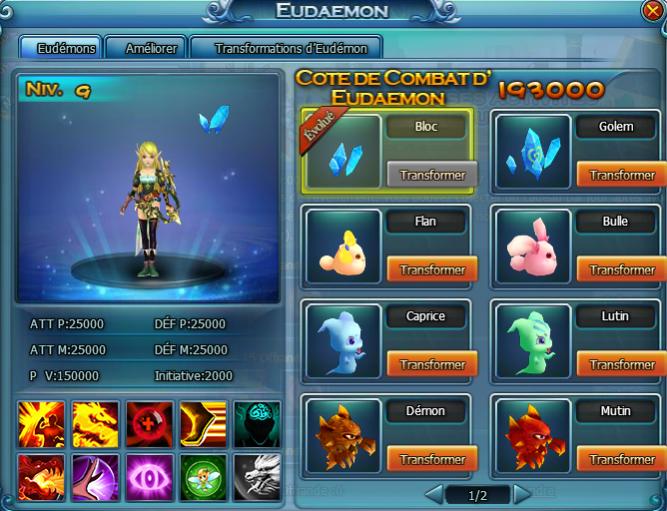Go to the previous eudaemon page
The height and width of the screenshot is (511, 667).
point(434,494)
